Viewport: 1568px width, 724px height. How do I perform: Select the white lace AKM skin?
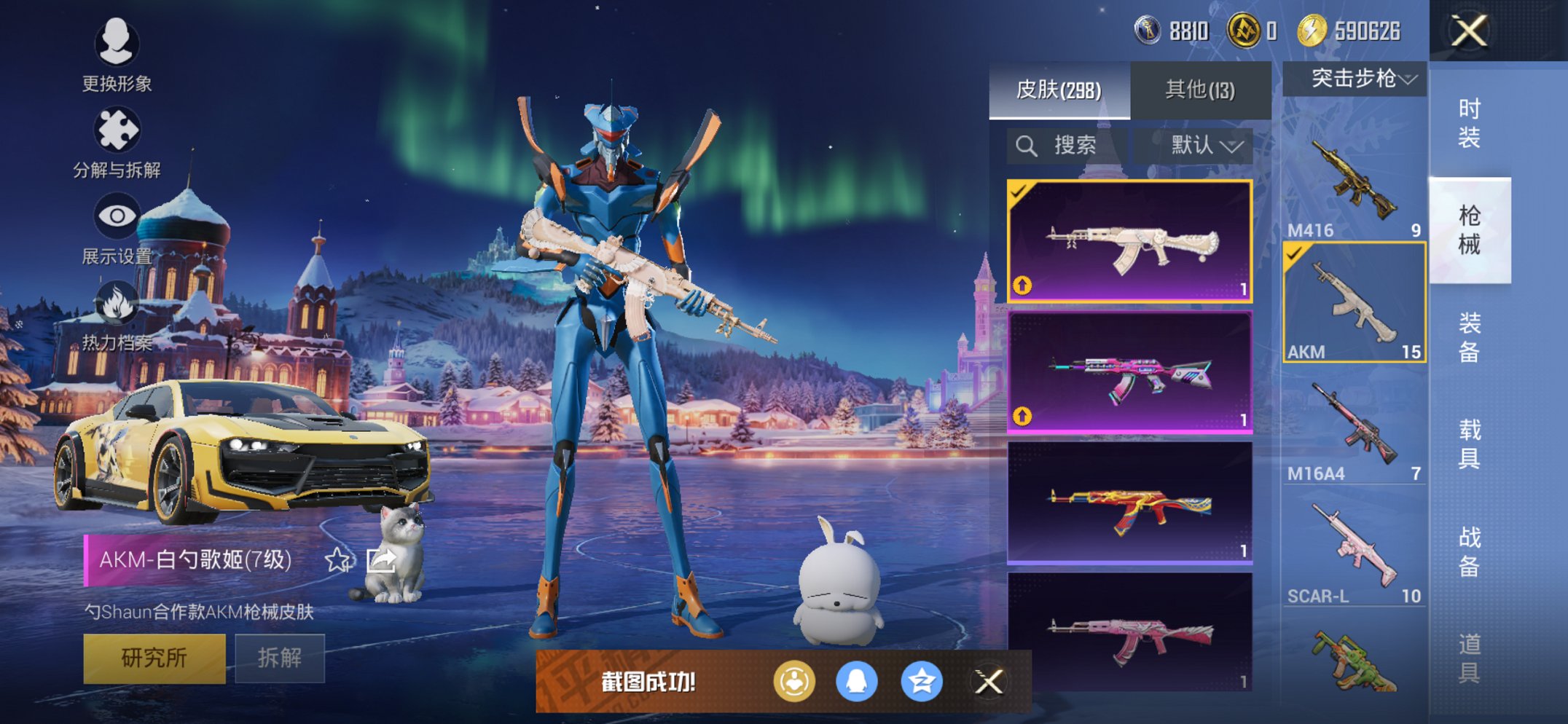(1129, 241)
